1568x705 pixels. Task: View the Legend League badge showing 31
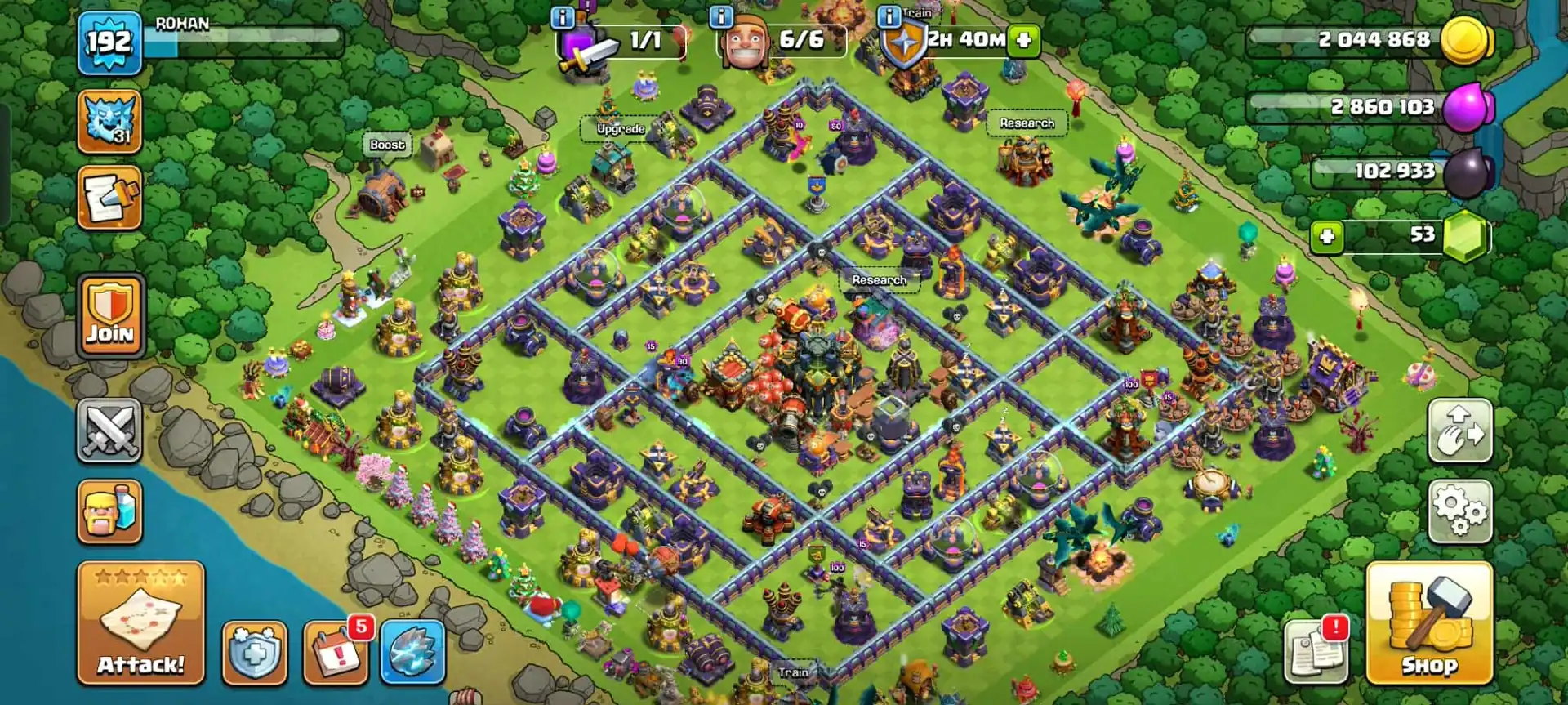(x=109, y=123)
